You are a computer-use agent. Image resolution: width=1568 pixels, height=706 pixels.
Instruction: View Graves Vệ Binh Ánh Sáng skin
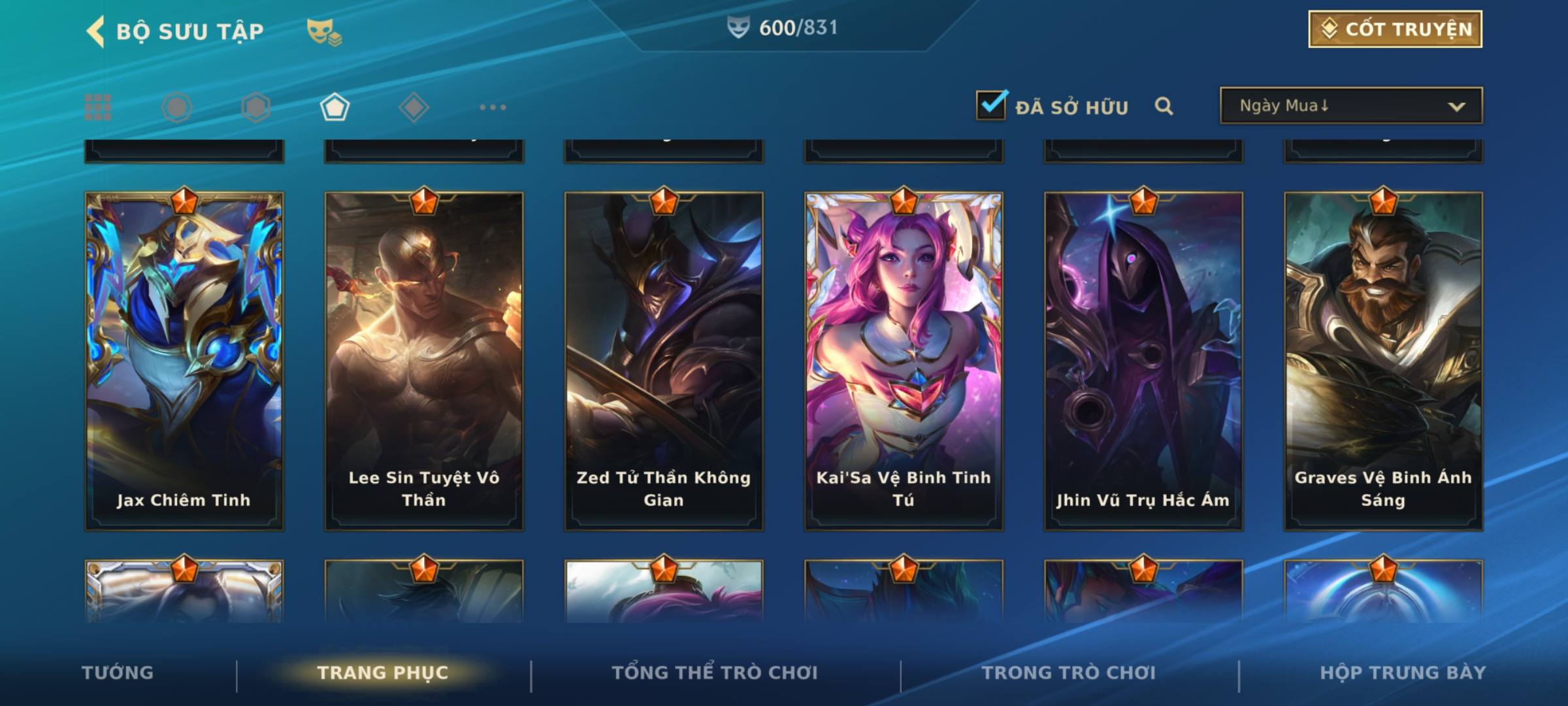pos(1383,360)
